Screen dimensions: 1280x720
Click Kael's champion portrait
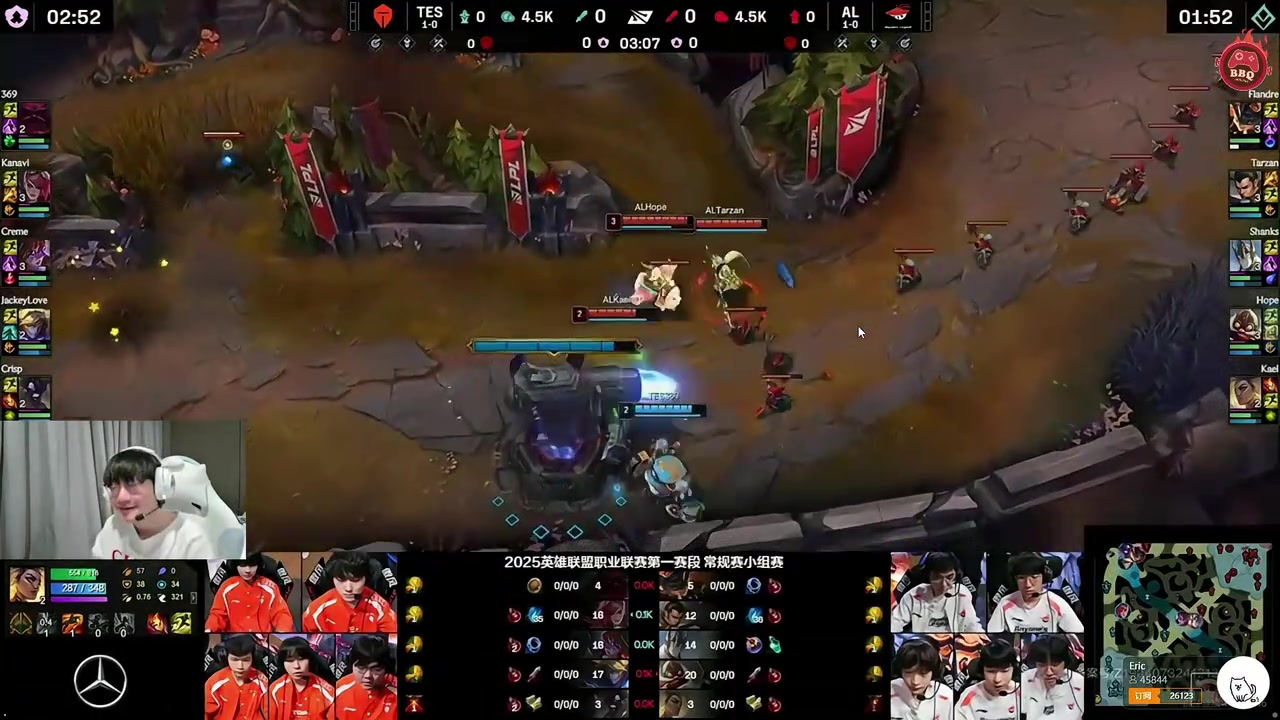[x=1244, y=392]
